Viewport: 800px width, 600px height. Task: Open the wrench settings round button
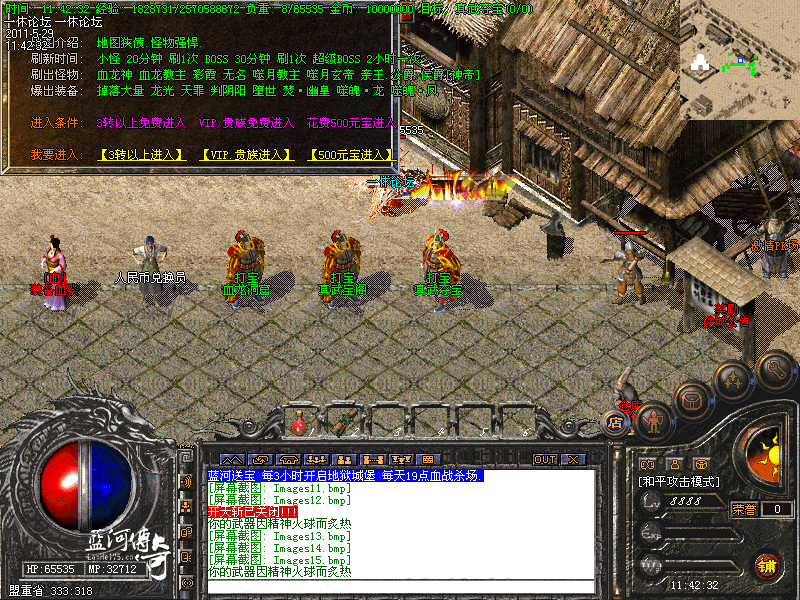pyautogui.click(x=774, y=370)
